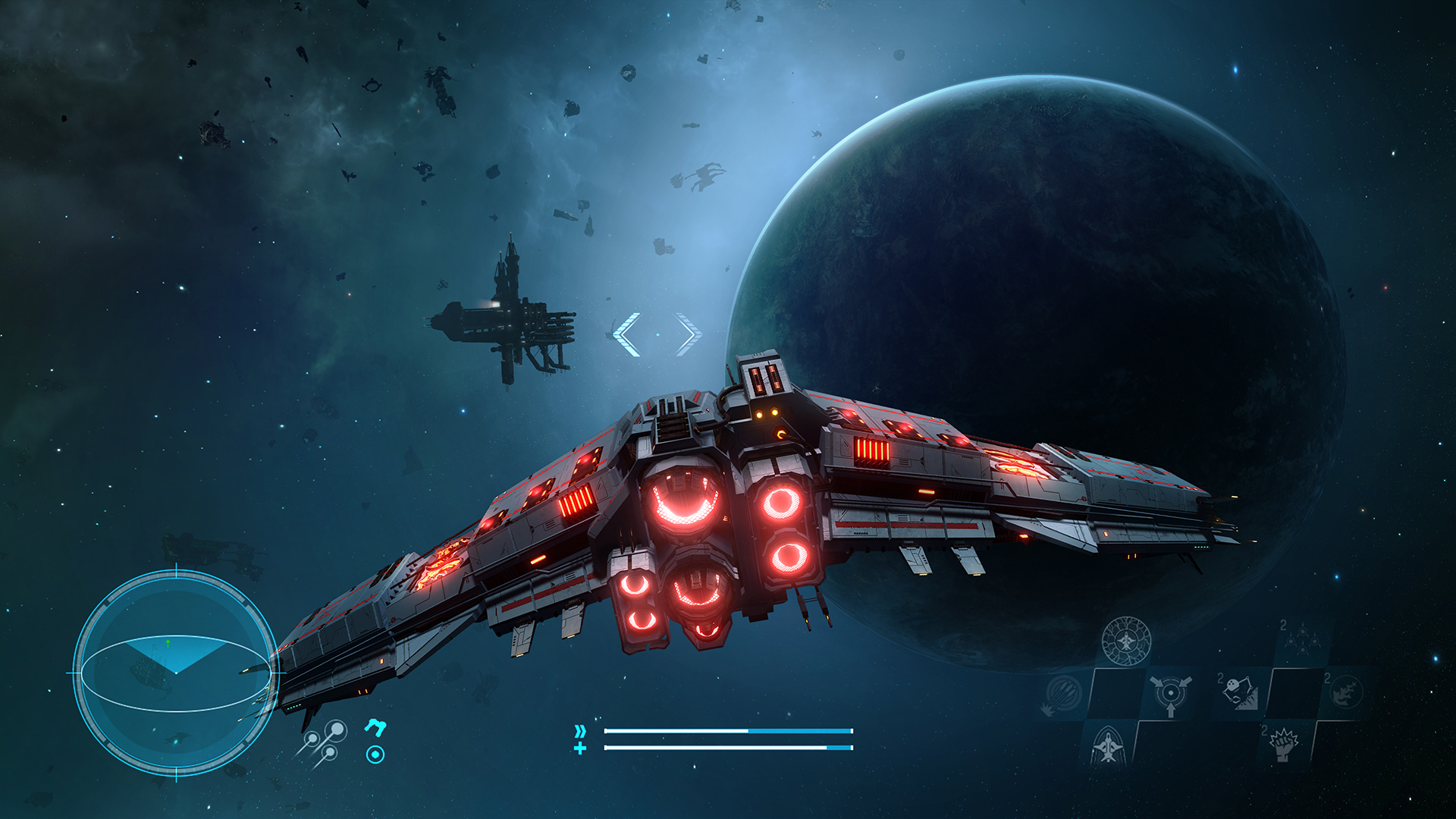Image resolution: width=1456 pixels, height=819 pixels.
Task: Toggle the cyan grappling-claw status icon
Action: click(x=375, y=729)
